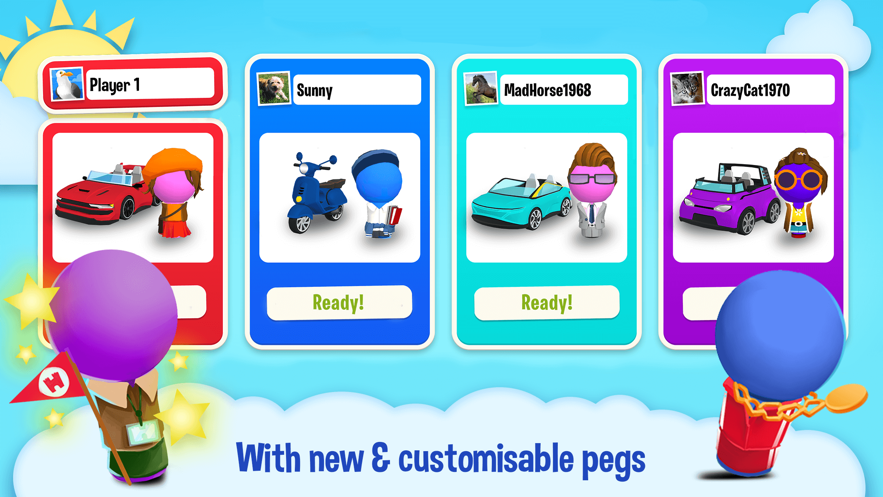The height and width of the screenshot is (497, 883).
Task: Choose the purple convertible peg card
Action: pos(752,197)
